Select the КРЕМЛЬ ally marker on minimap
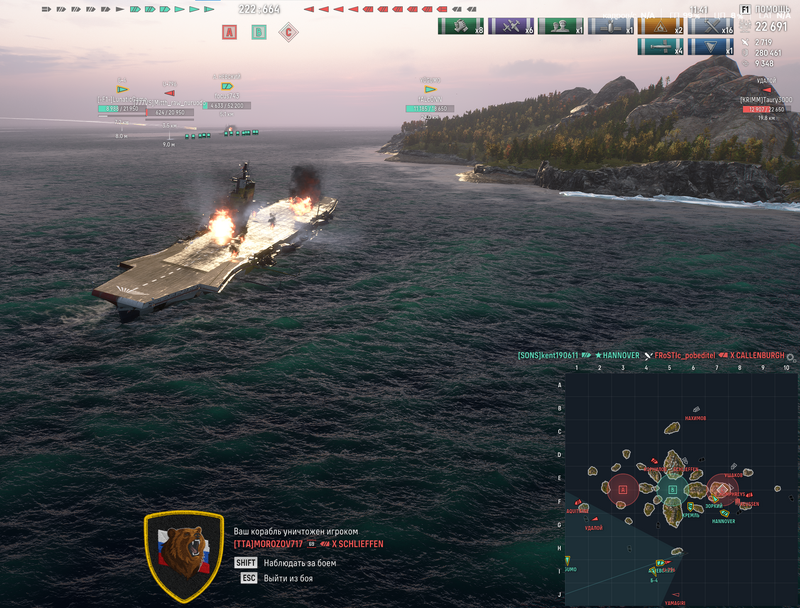Screen dimensions: 800x608 692,506
